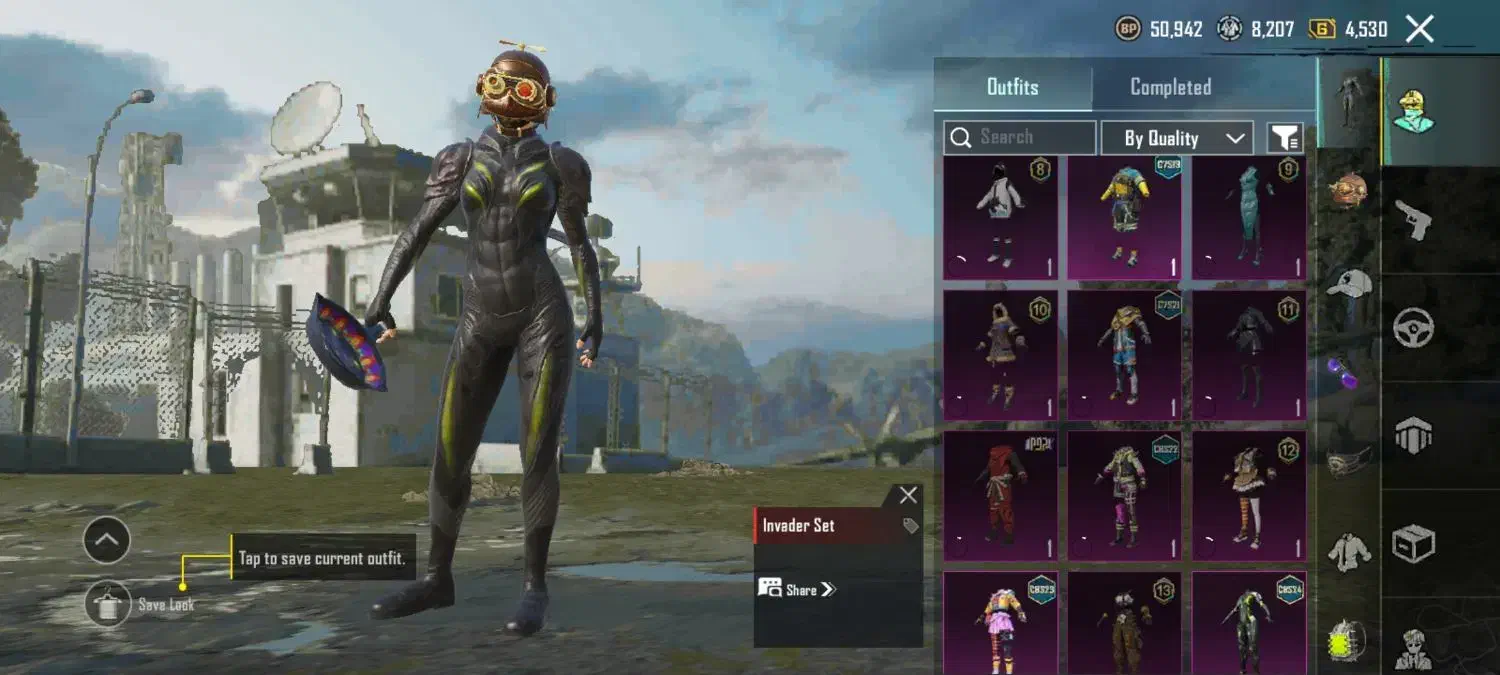1500x675 pixels.
Task: Choose the white hoodie outfit numbered 8
Action: [x=1000, y=217]
